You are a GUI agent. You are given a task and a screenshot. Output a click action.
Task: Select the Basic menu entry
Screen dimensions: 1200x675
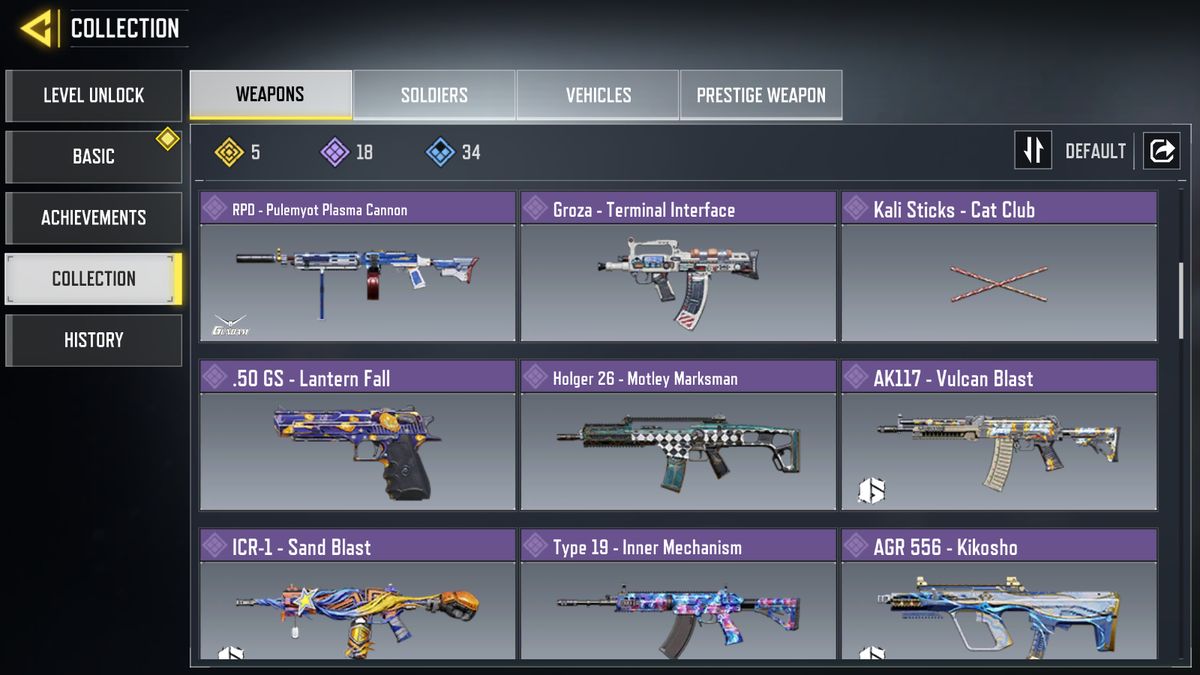[93, 157]
